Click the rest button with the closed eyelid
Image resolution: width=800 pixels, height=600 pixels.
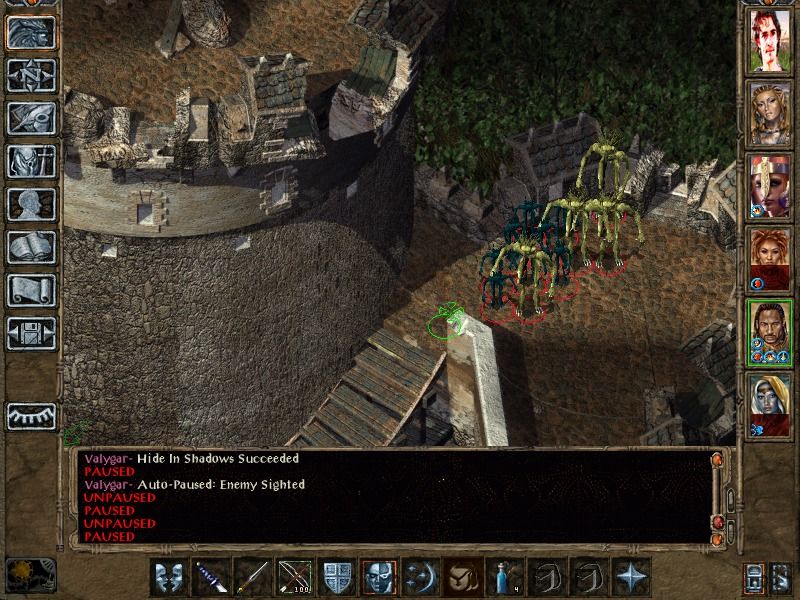[31, 415]
